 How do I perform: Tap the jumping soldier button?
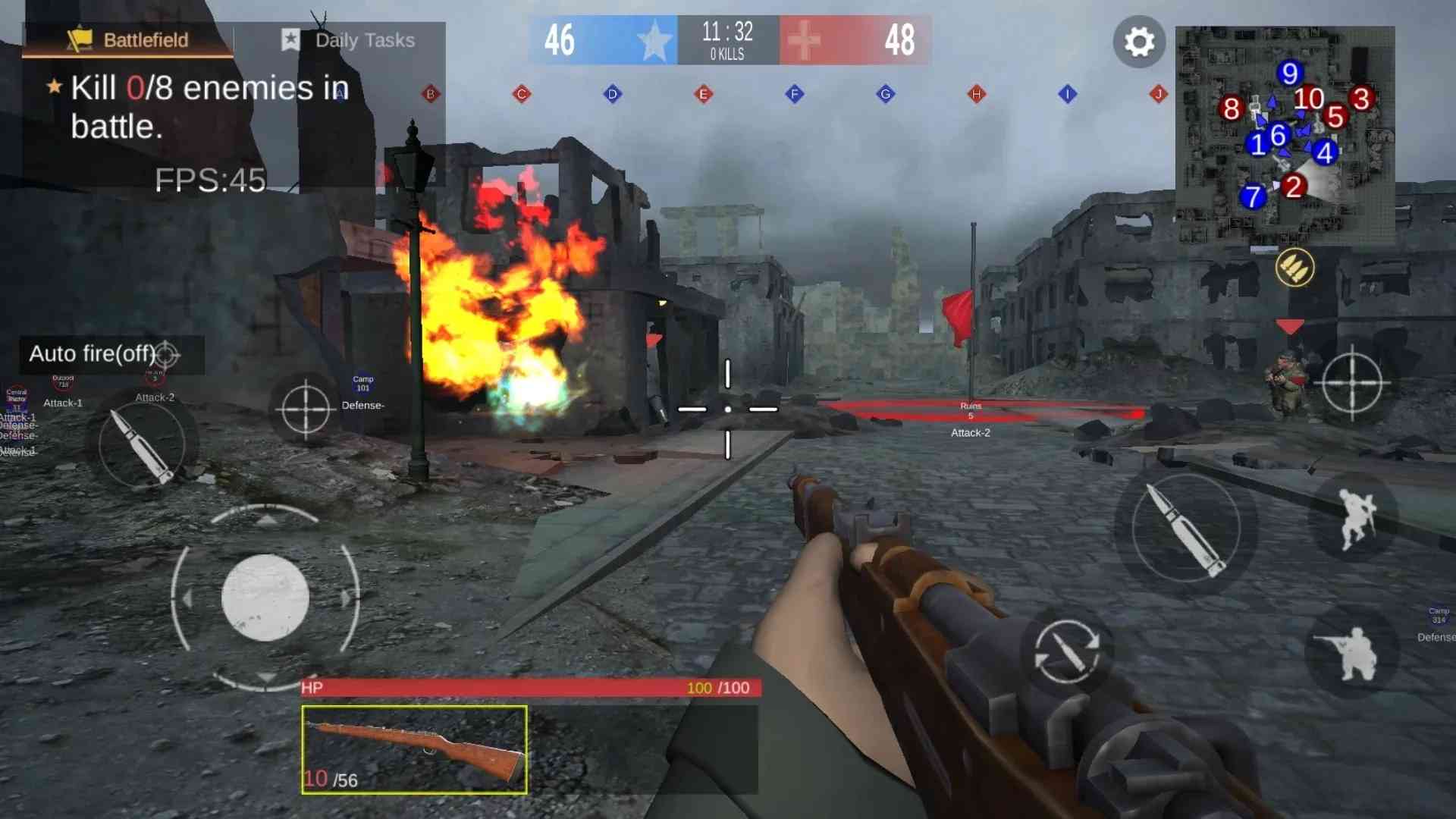[1355, 518]
